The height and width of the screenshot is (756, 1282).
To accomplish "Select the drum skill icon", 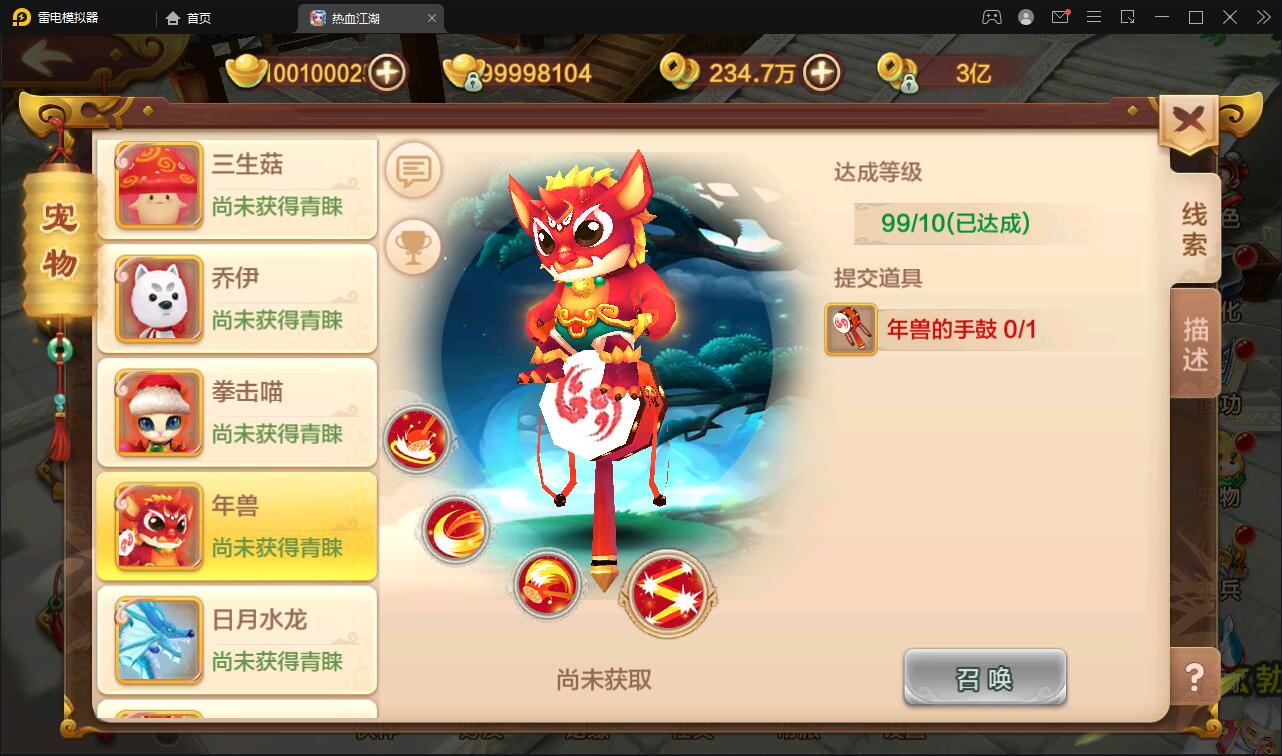I will click(x=419, y=440).
